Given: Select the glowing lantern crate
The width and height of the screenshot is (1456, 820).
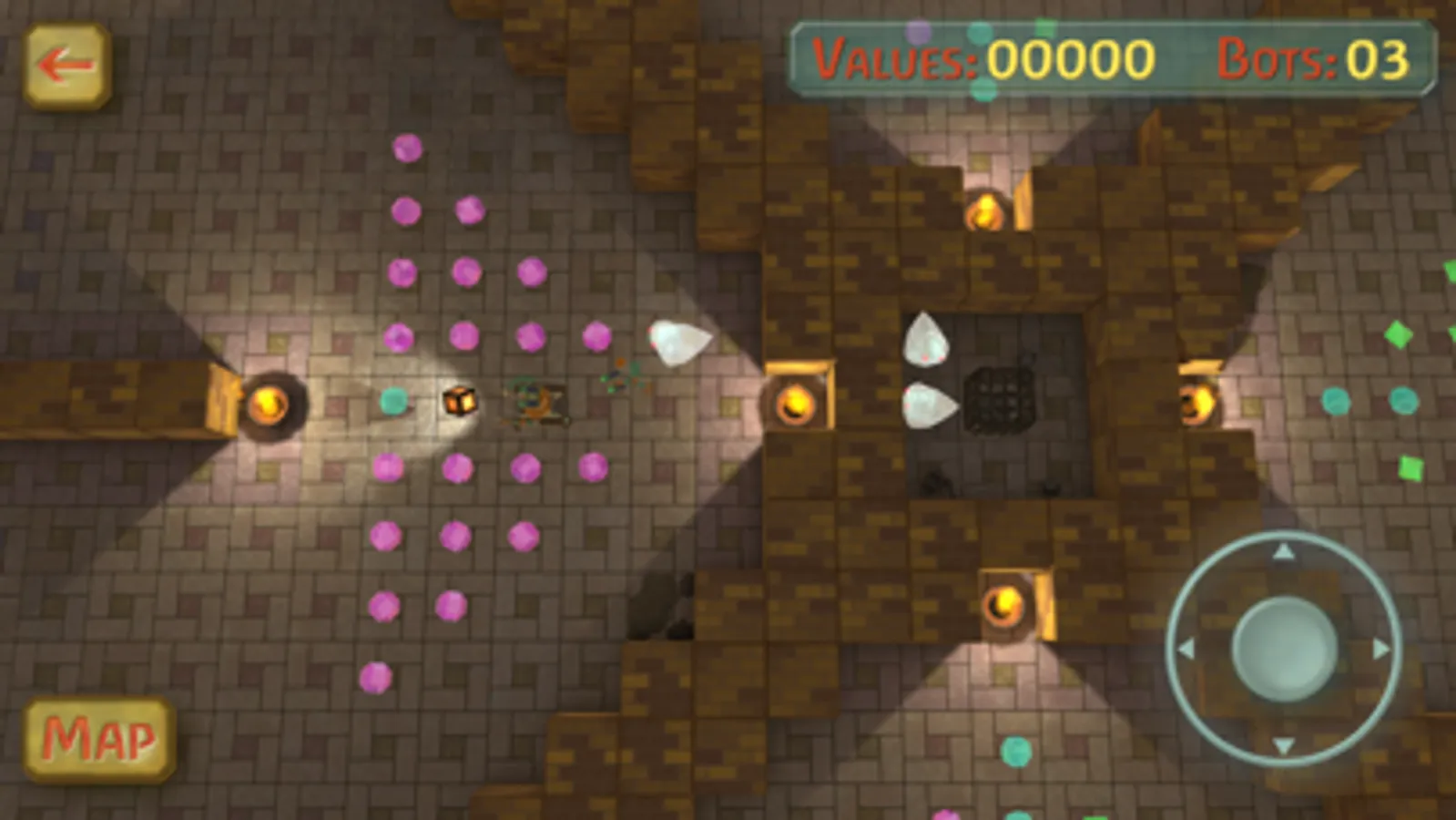Looking at the screenshot, I should tap(460, 401).
